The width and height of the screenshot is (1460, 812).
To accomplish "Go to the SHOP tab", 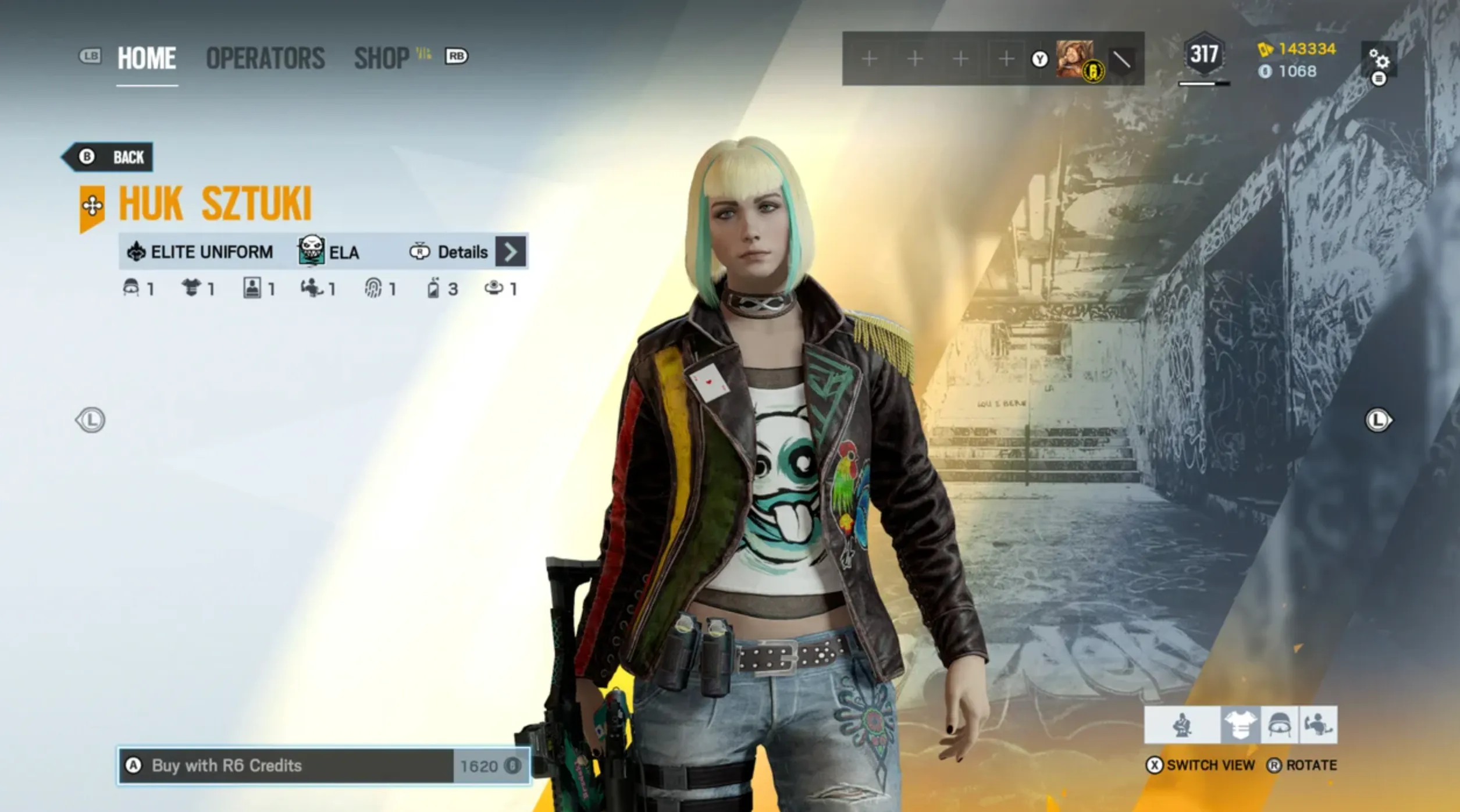I will coord(382,58).
